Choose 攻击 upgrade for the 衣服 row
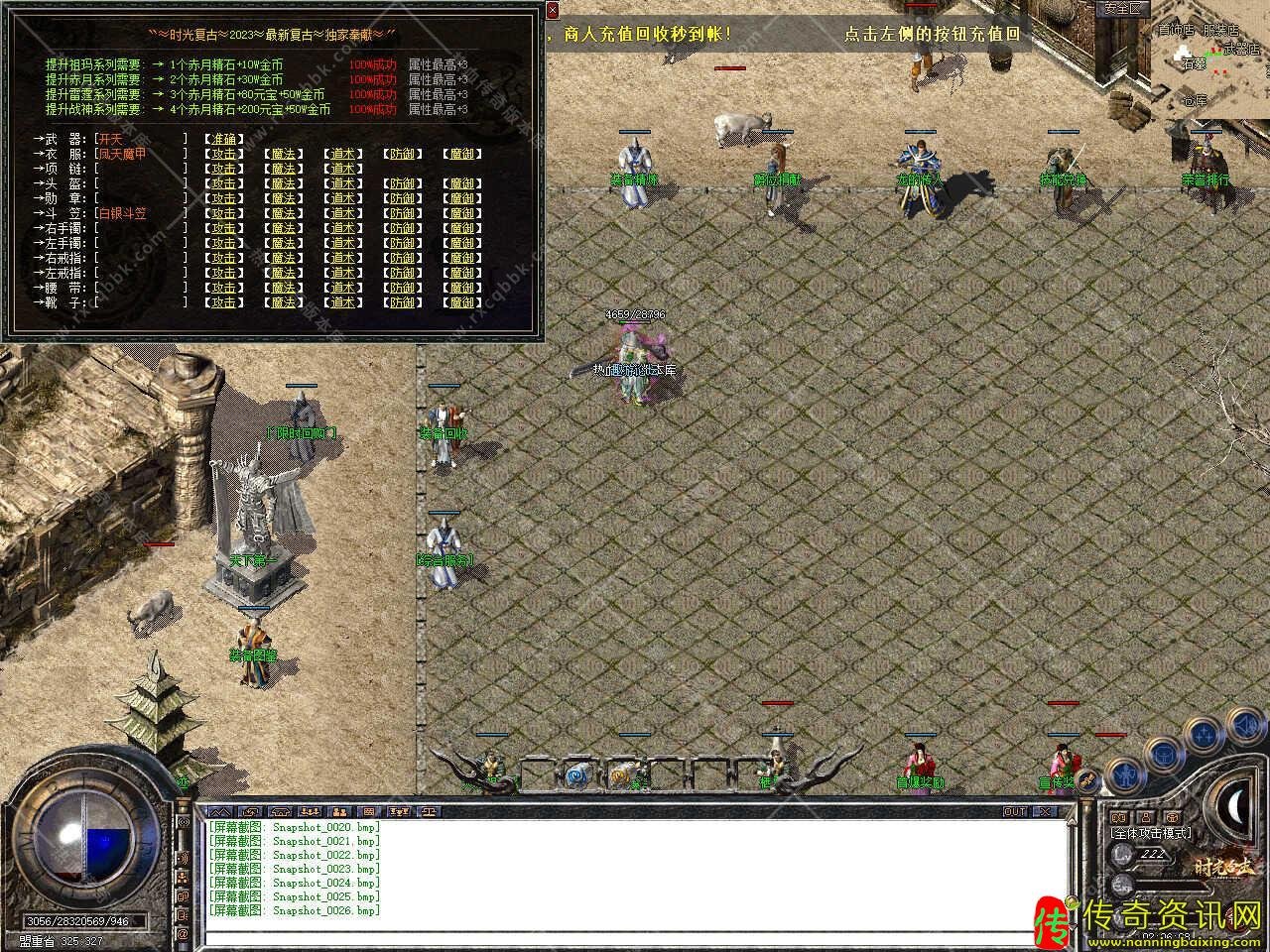Viewport: 1270px width, 952px height. [x=223, y=154]
